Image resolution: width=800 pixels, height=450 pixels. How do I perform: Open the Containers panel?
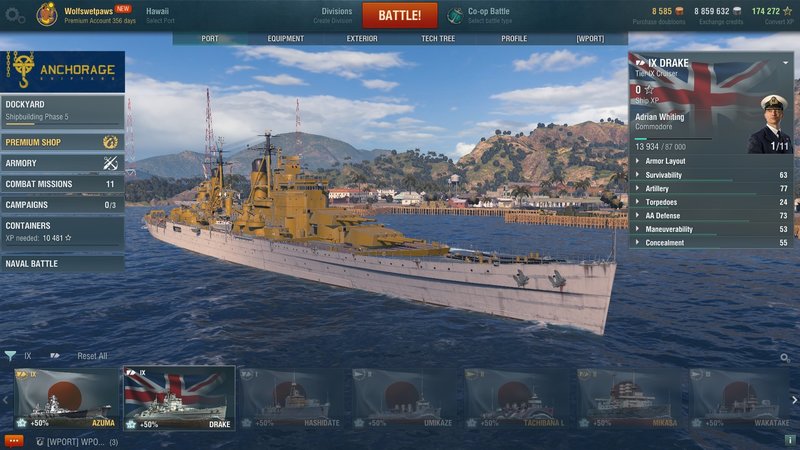[62, 231]
